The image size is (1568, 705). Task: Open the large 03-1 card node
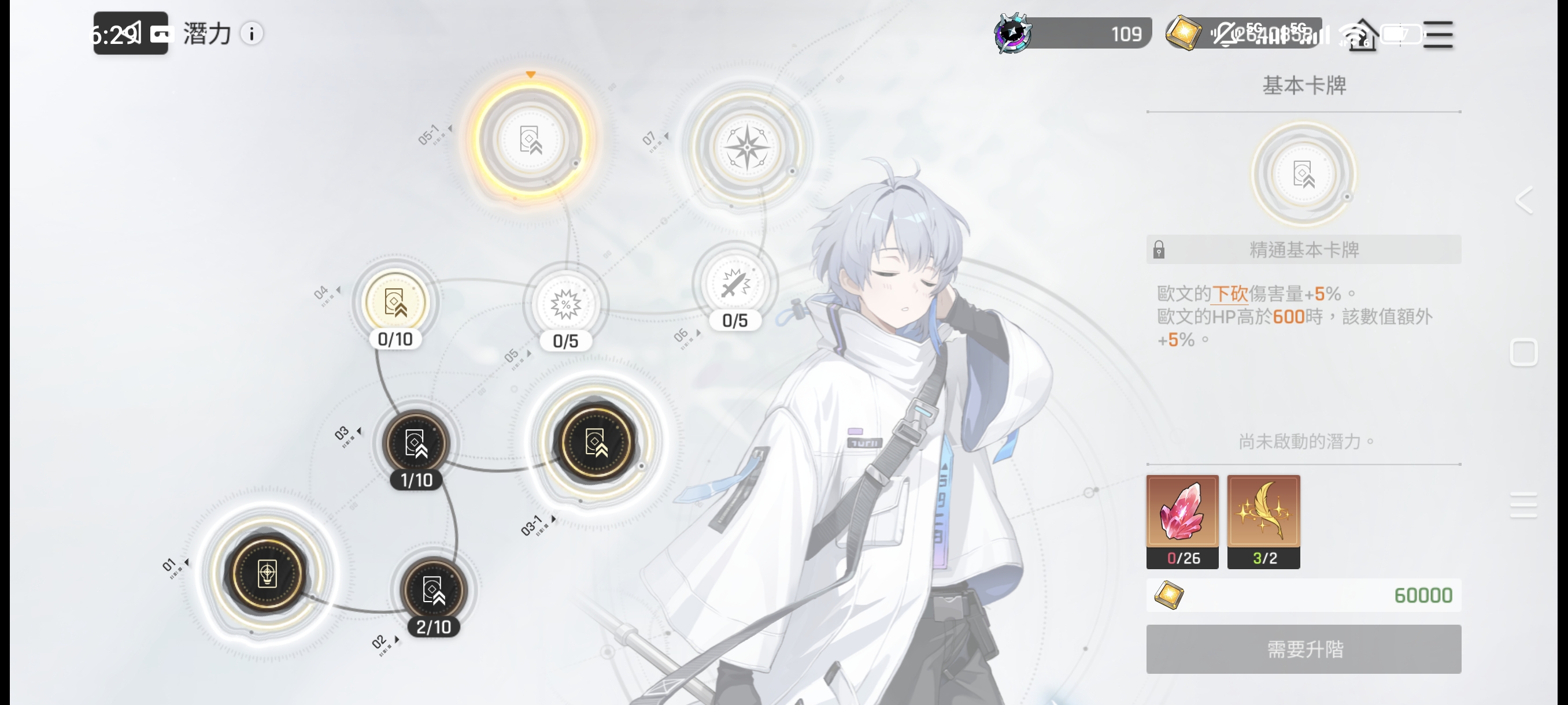[x=596, y=442]
